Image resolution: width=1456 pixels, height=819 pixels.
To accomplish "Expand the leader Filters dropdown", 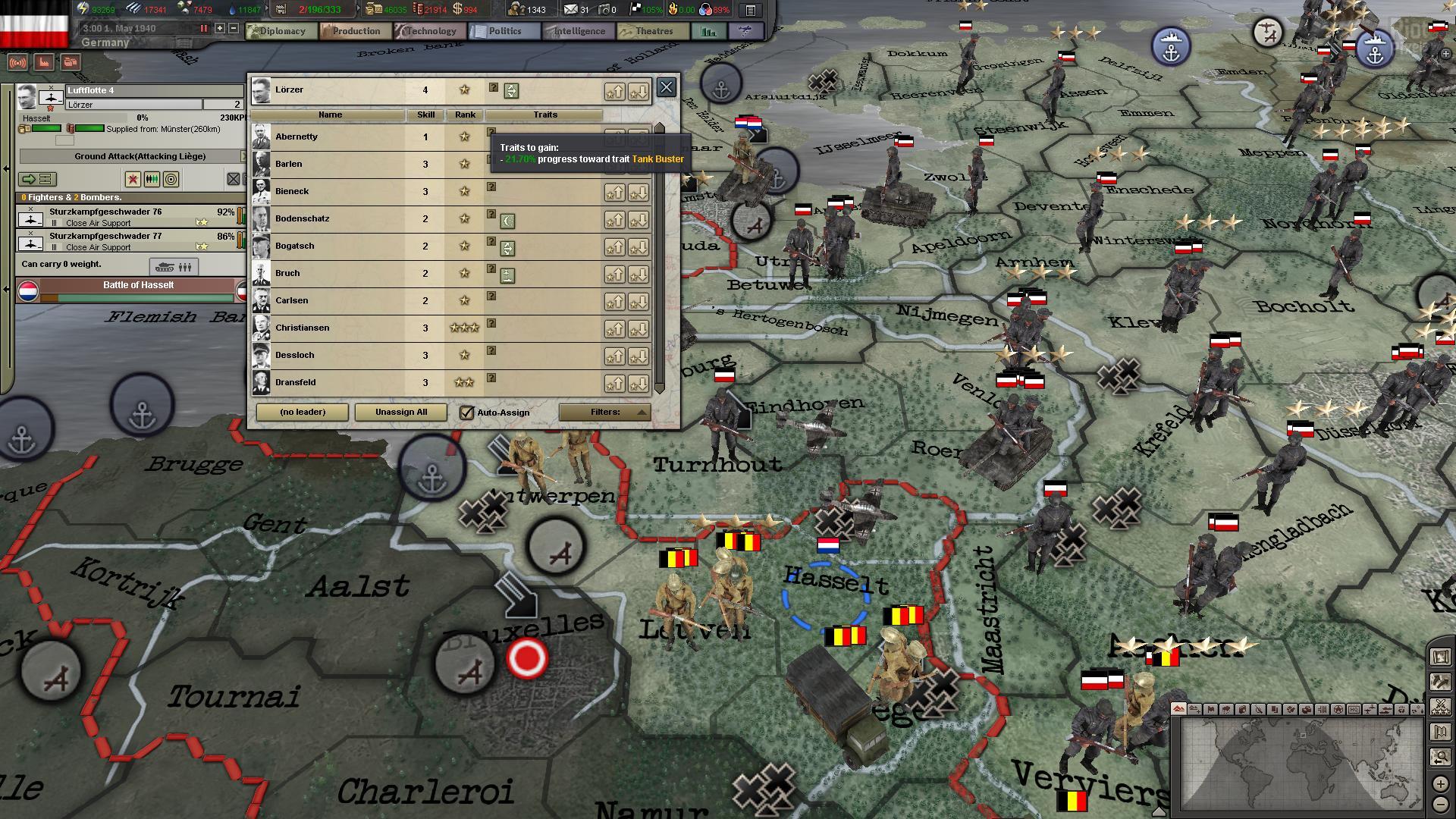I will pyautogui.click(x=604, y=413).
